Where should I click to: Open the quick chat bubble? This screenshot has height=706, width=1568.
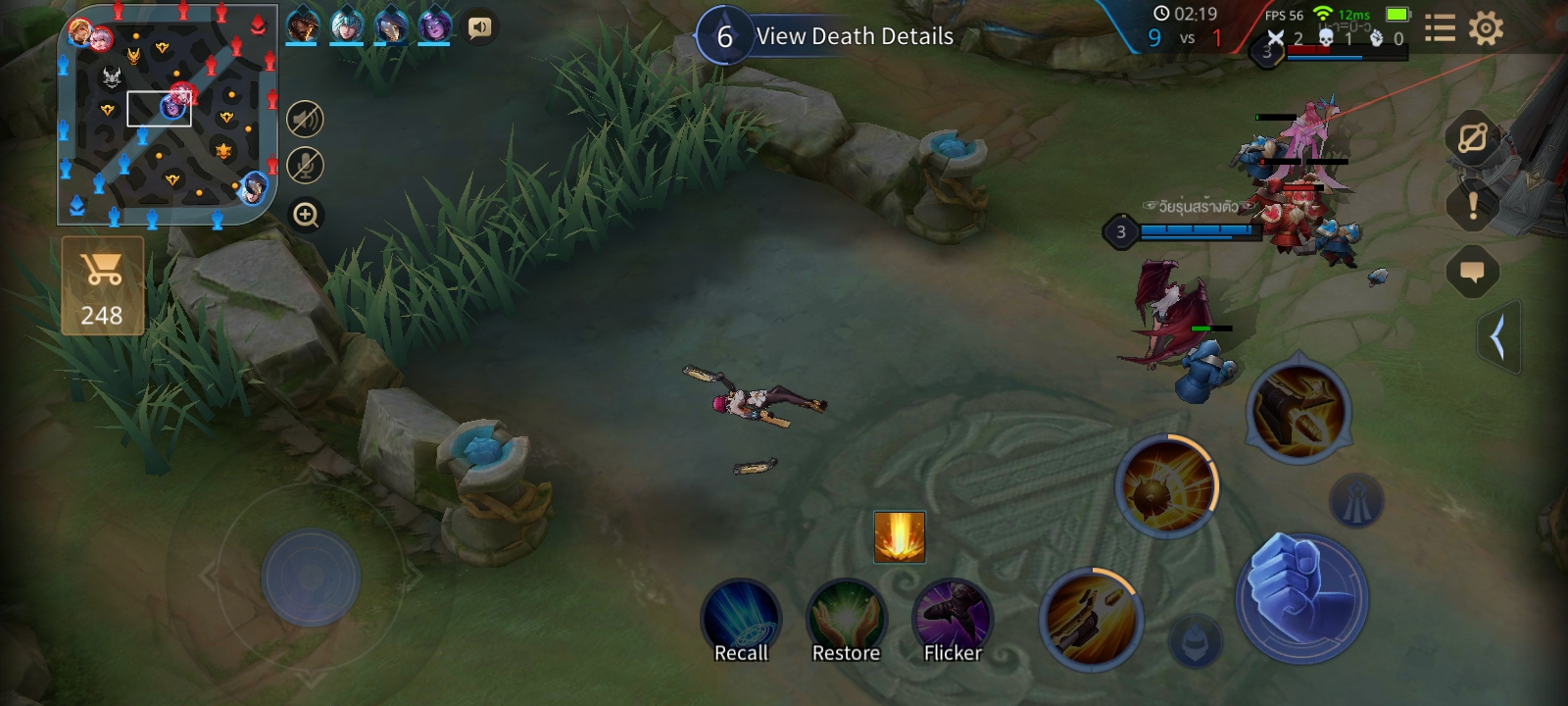1472,272
